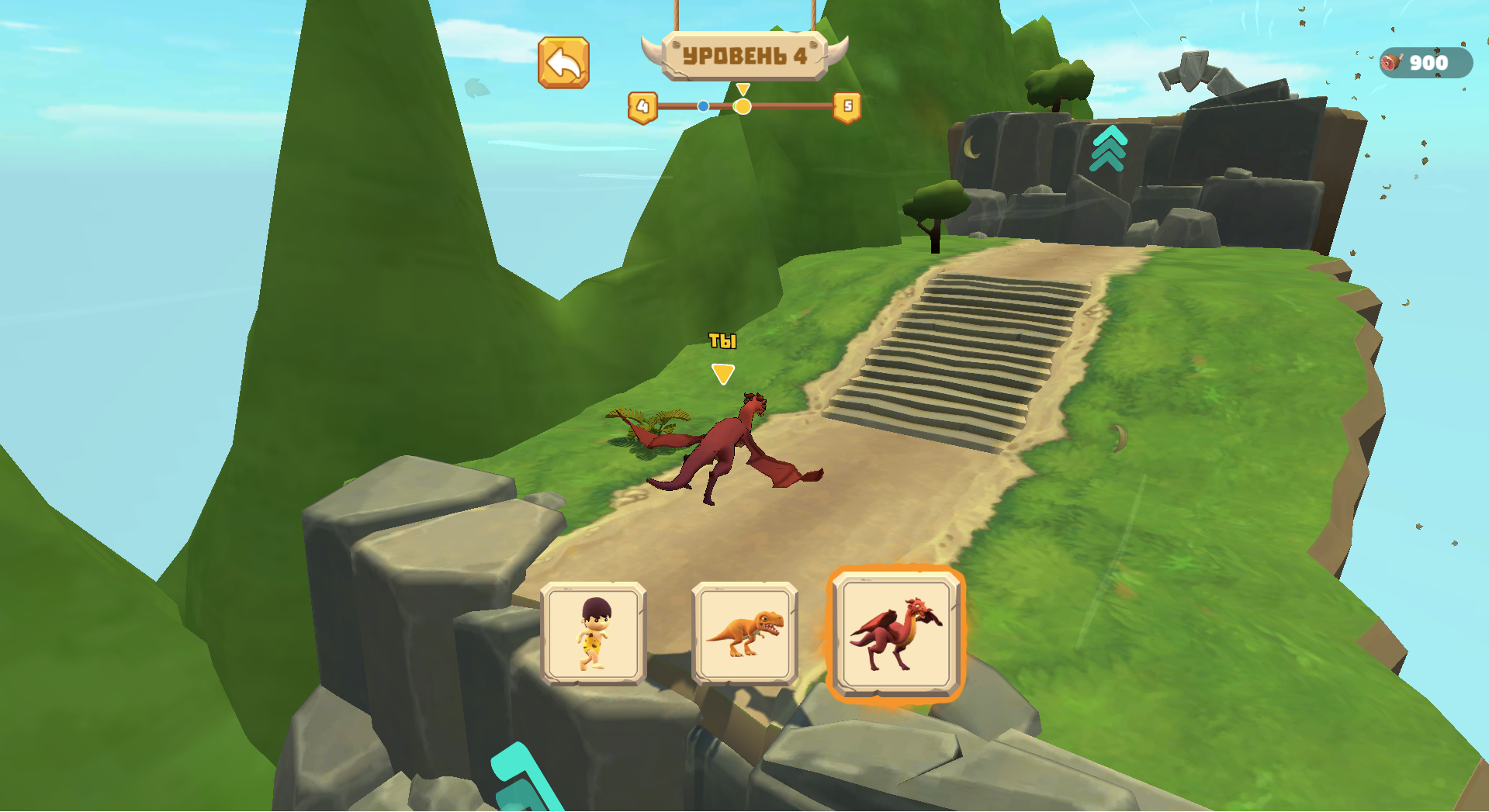This screenshot has width=1489, height=812.
Task: Click the yellow dot on the level progress slider
Action: pos(743,105)
